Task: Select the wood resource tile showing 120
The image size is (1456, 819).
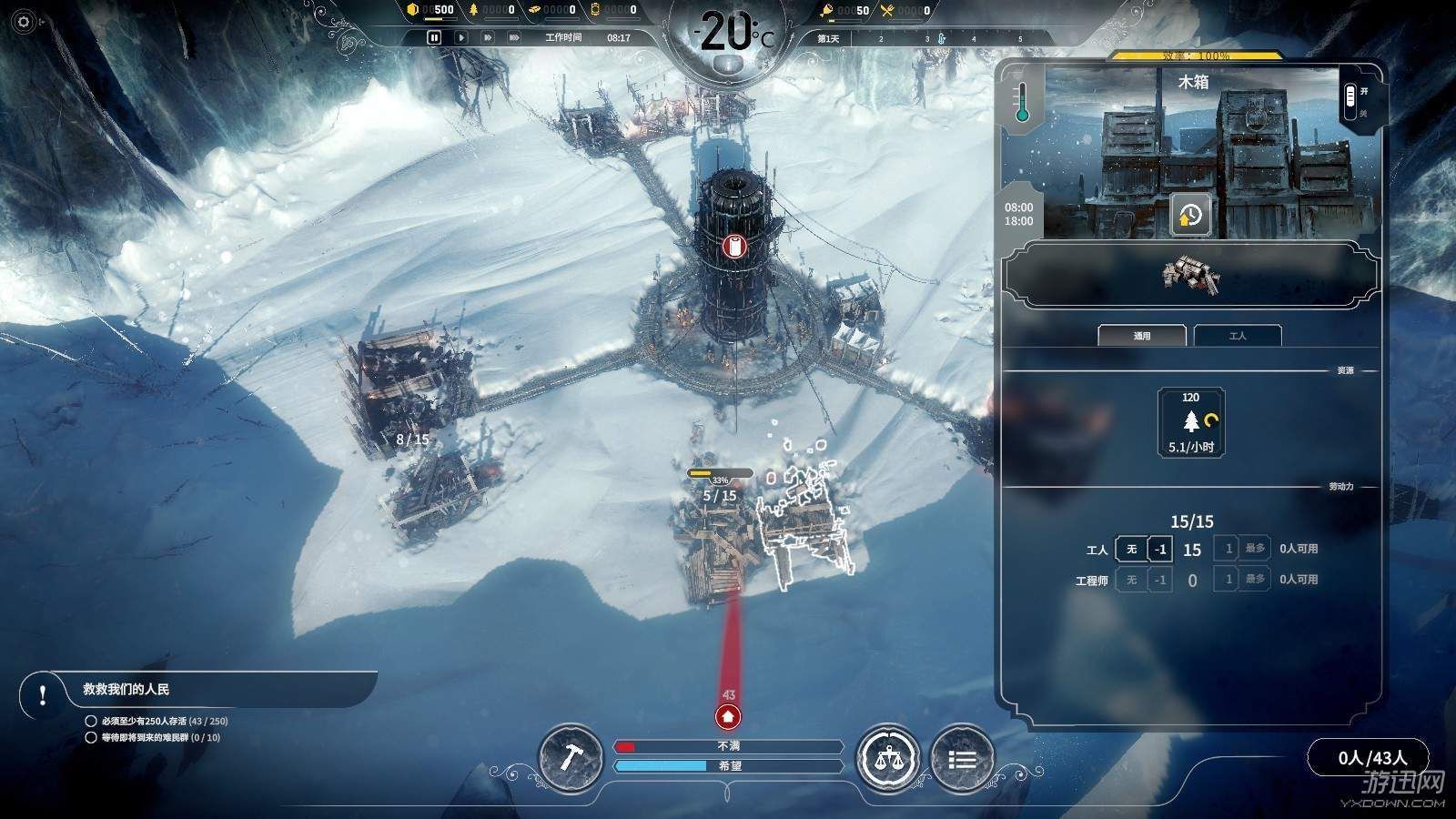Action: (x=1191, y=422)
